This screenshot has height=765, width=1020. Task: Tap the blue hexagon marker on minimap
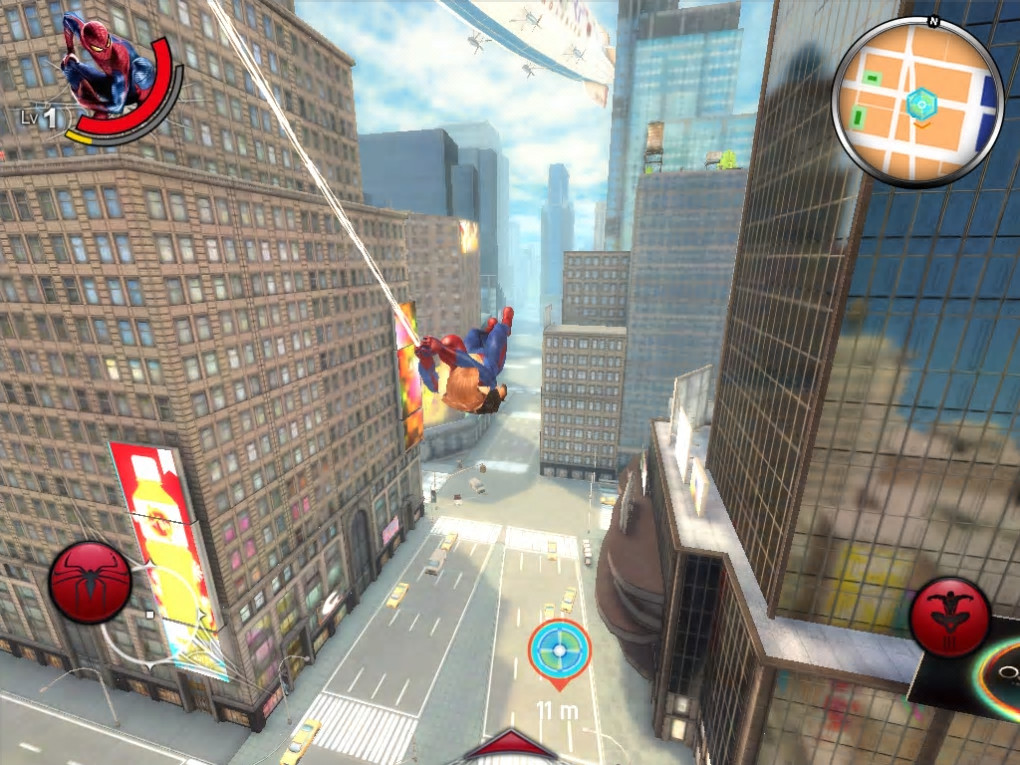tap(921, 101)
